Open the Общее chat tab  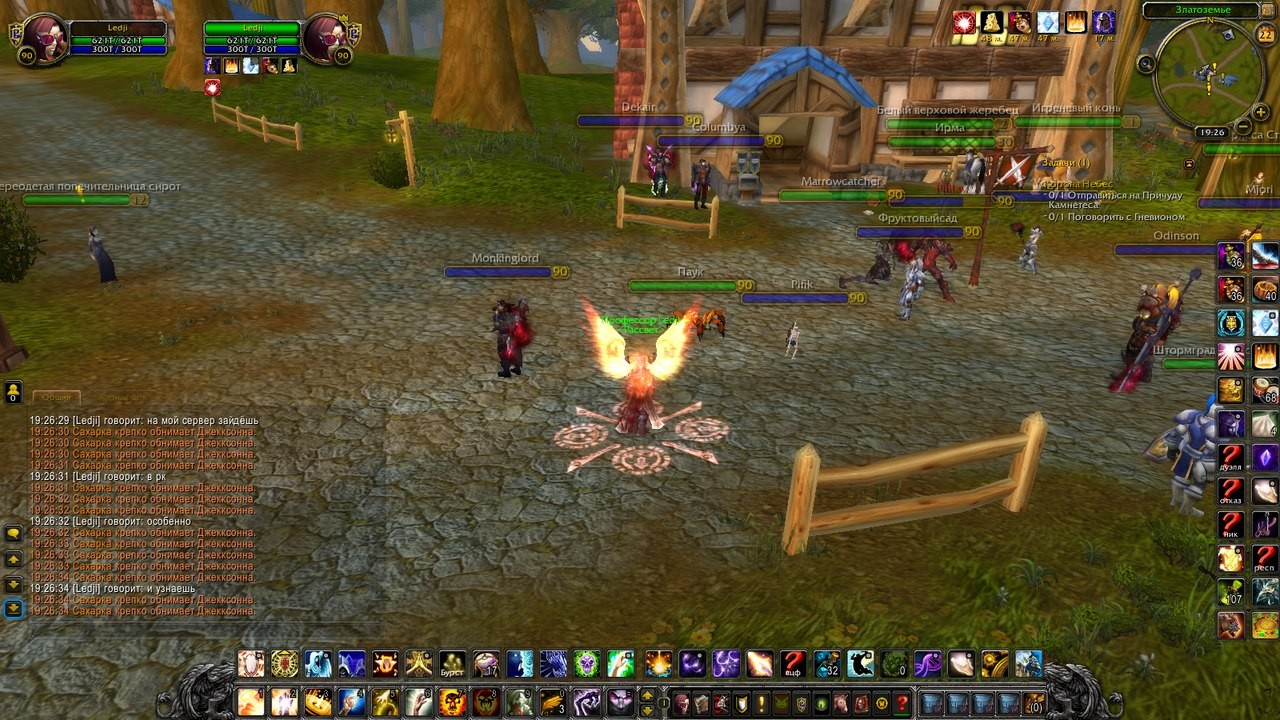coord(56,397)
